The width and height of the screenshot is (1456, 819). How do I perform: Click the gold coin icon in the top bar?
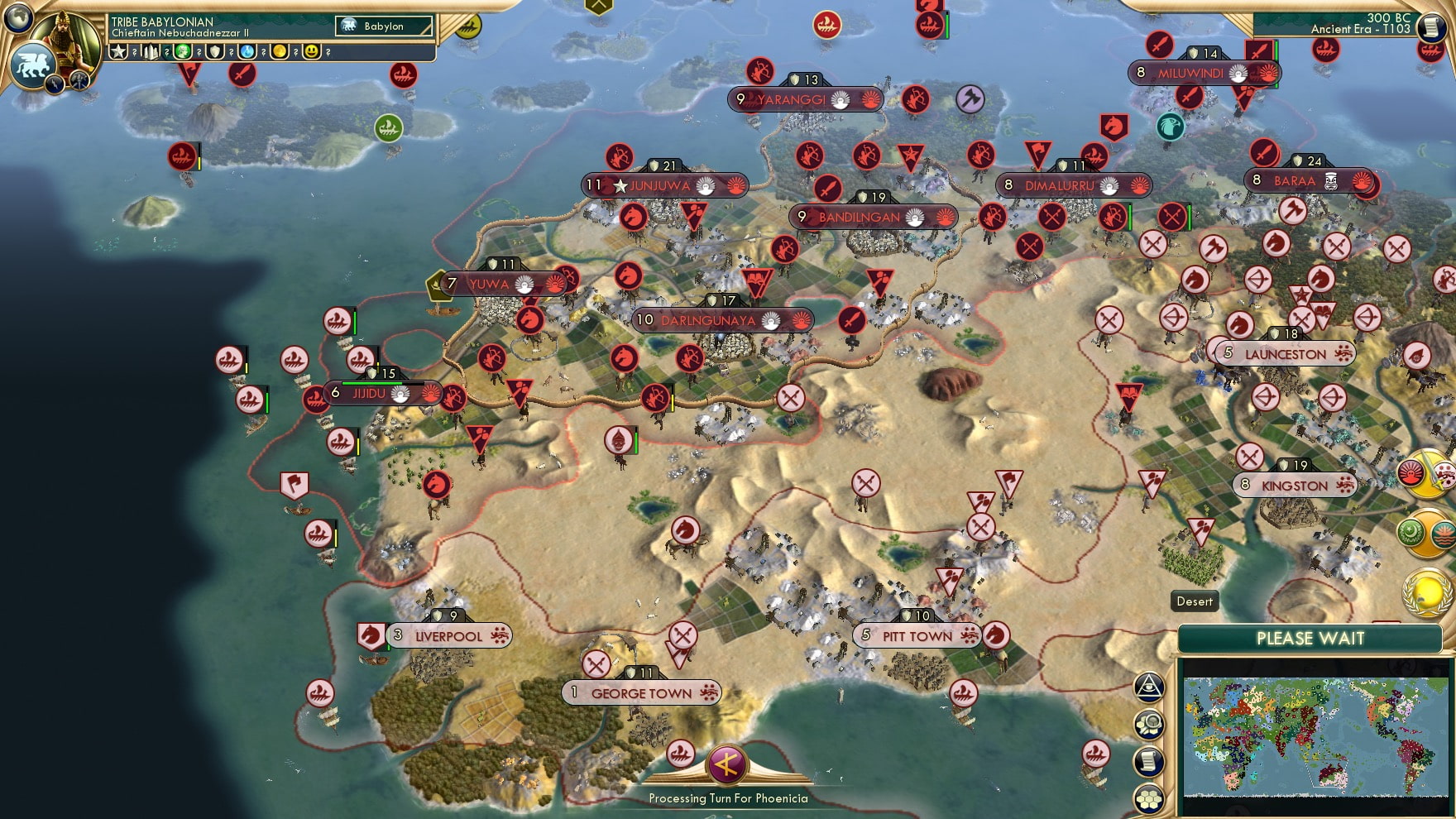[280, 52]
